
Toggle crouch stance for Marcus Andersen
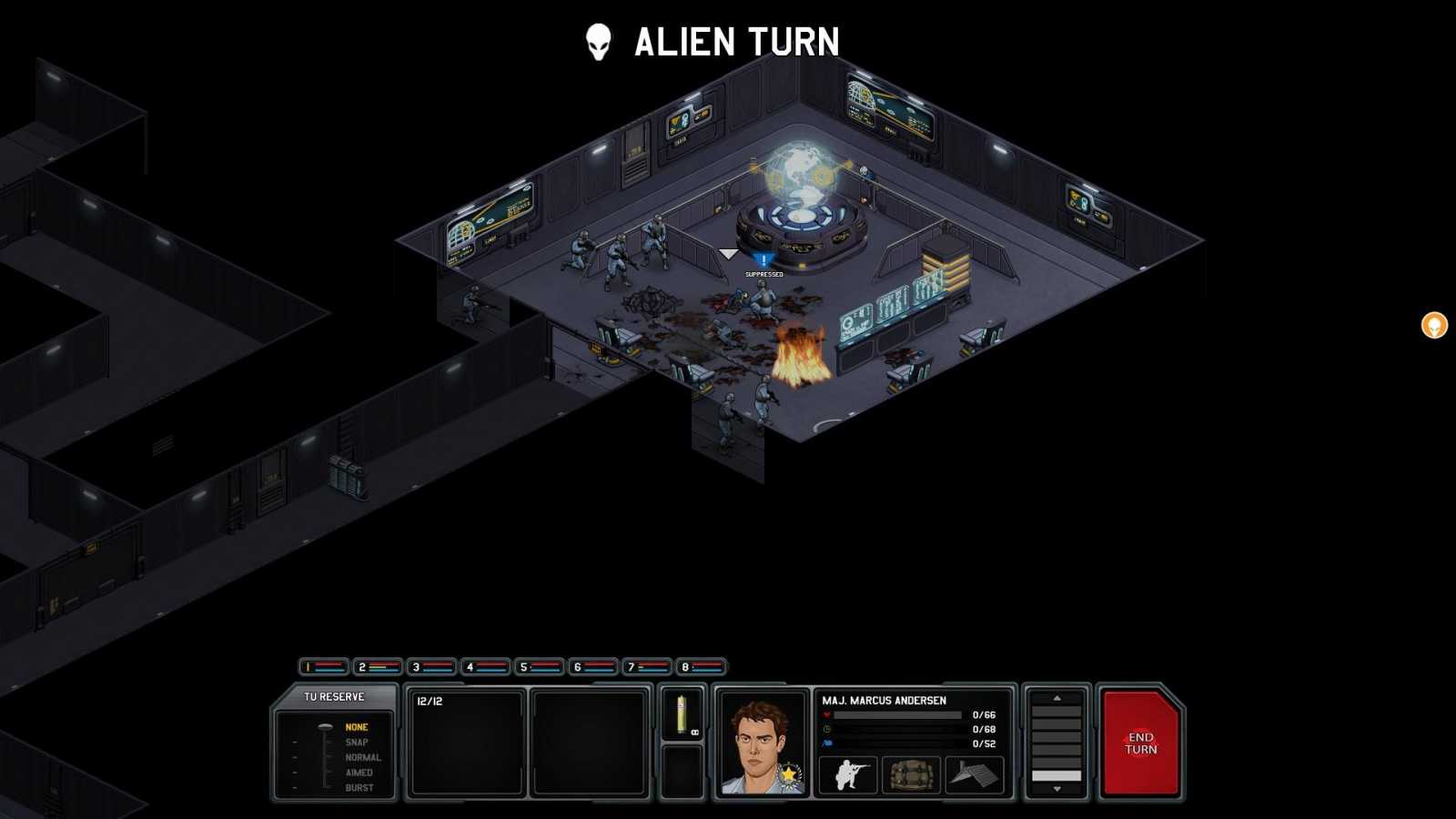(x=848, y=774)
